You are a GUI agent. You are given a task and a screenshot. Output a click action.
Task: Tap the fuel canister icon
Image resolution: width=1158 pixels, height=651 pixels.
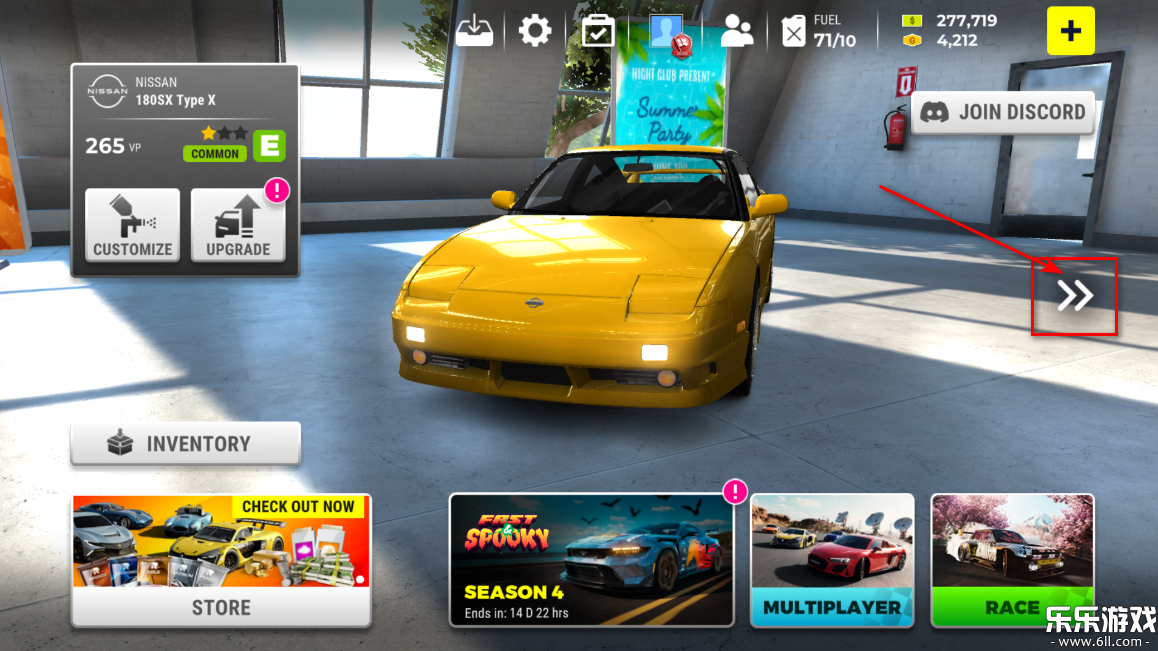(x=793, y=31)
